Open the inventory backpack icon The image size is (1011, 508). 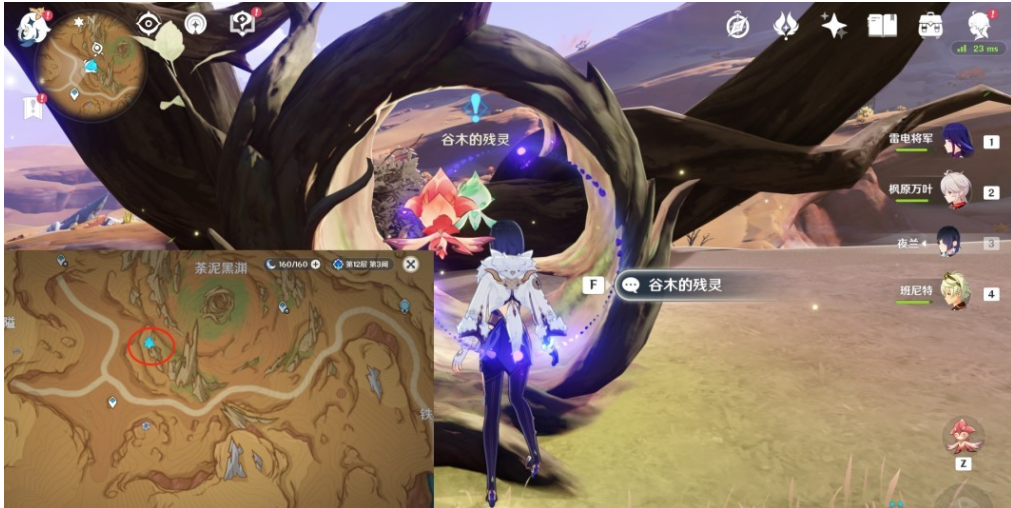point(931,26)
